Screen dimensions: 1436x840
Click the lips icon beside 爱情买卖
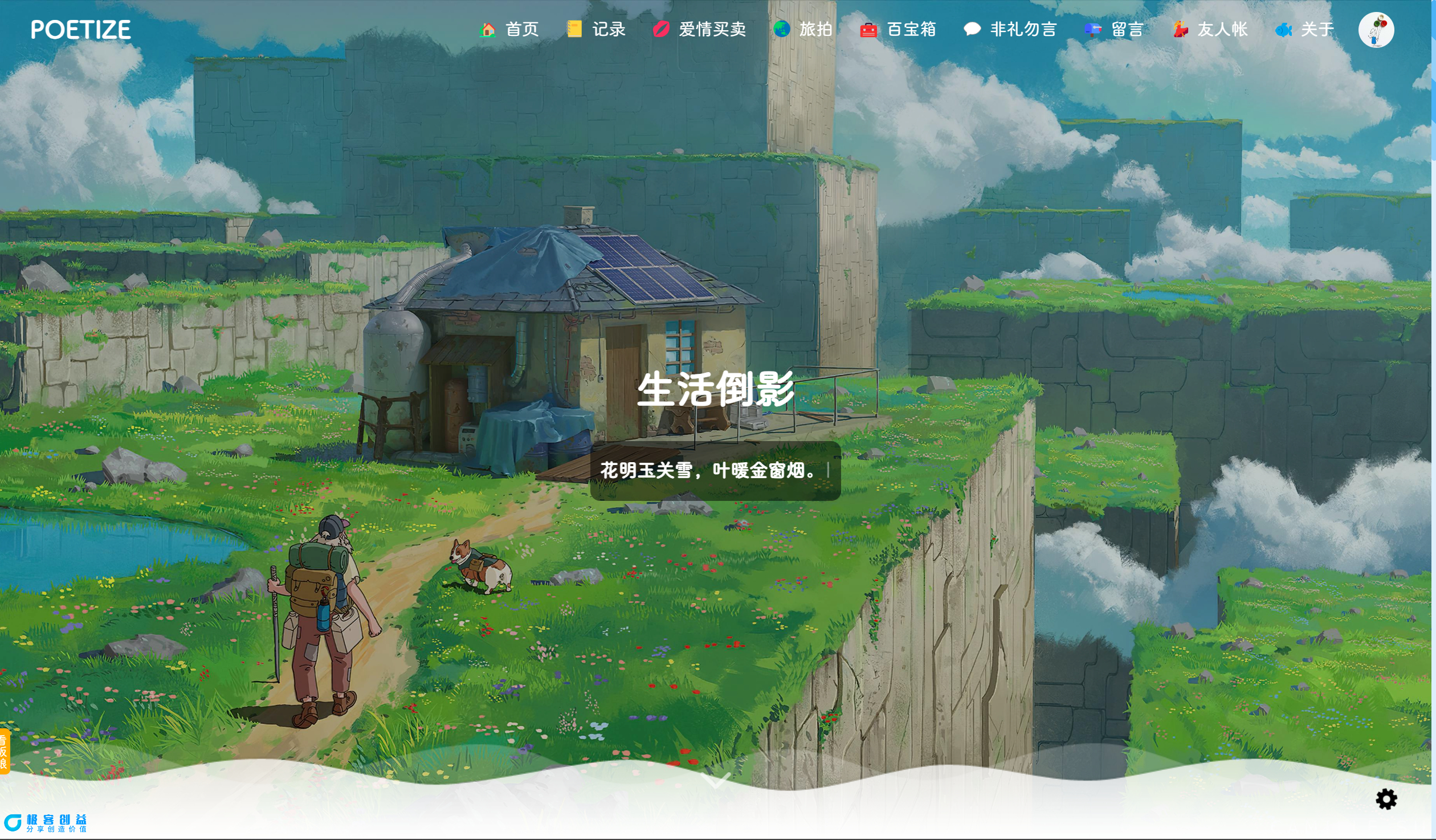click(661, 30)
